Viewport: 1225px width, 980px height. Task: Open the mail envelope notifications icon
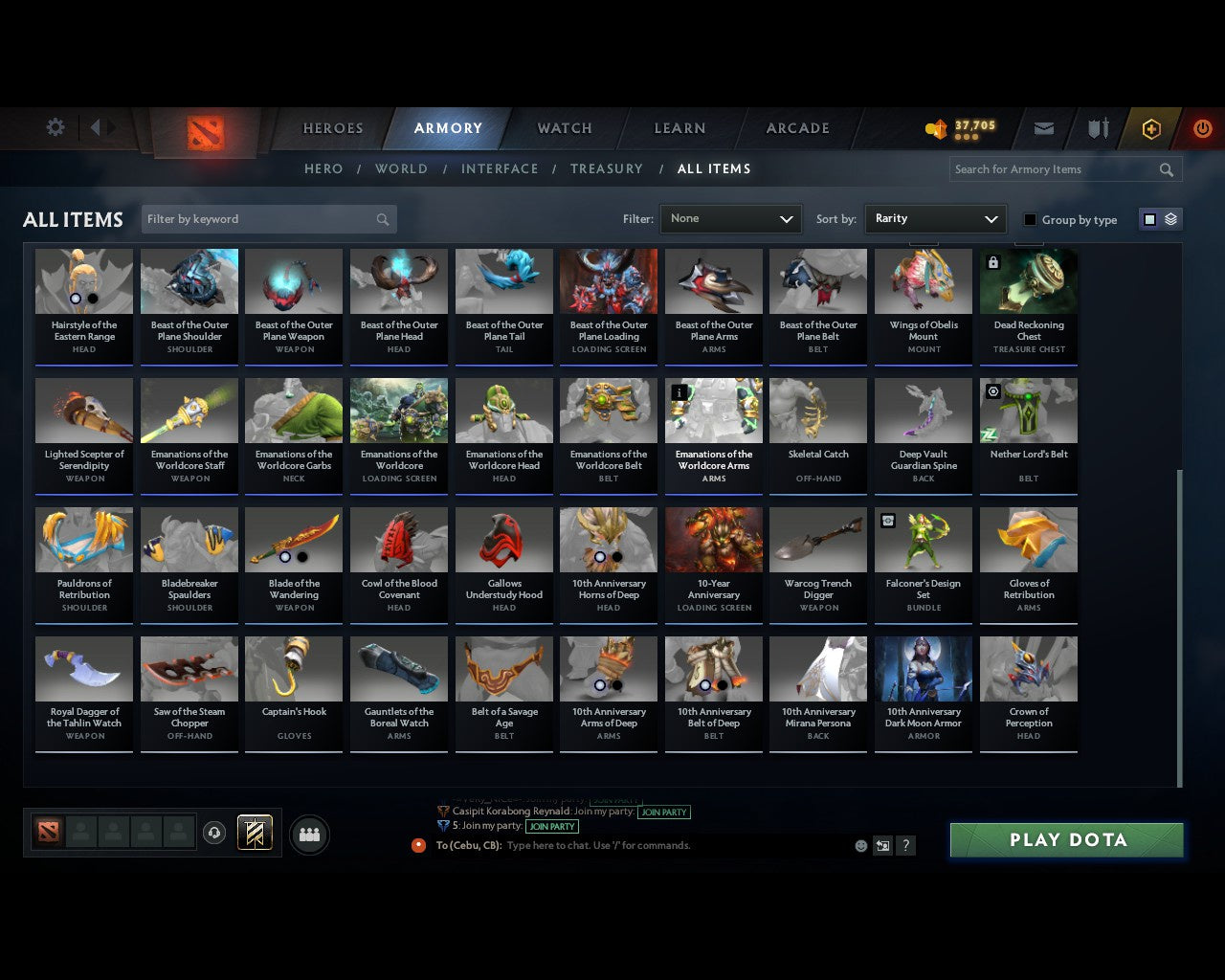pyautogui.click(x=1043, y=128)
